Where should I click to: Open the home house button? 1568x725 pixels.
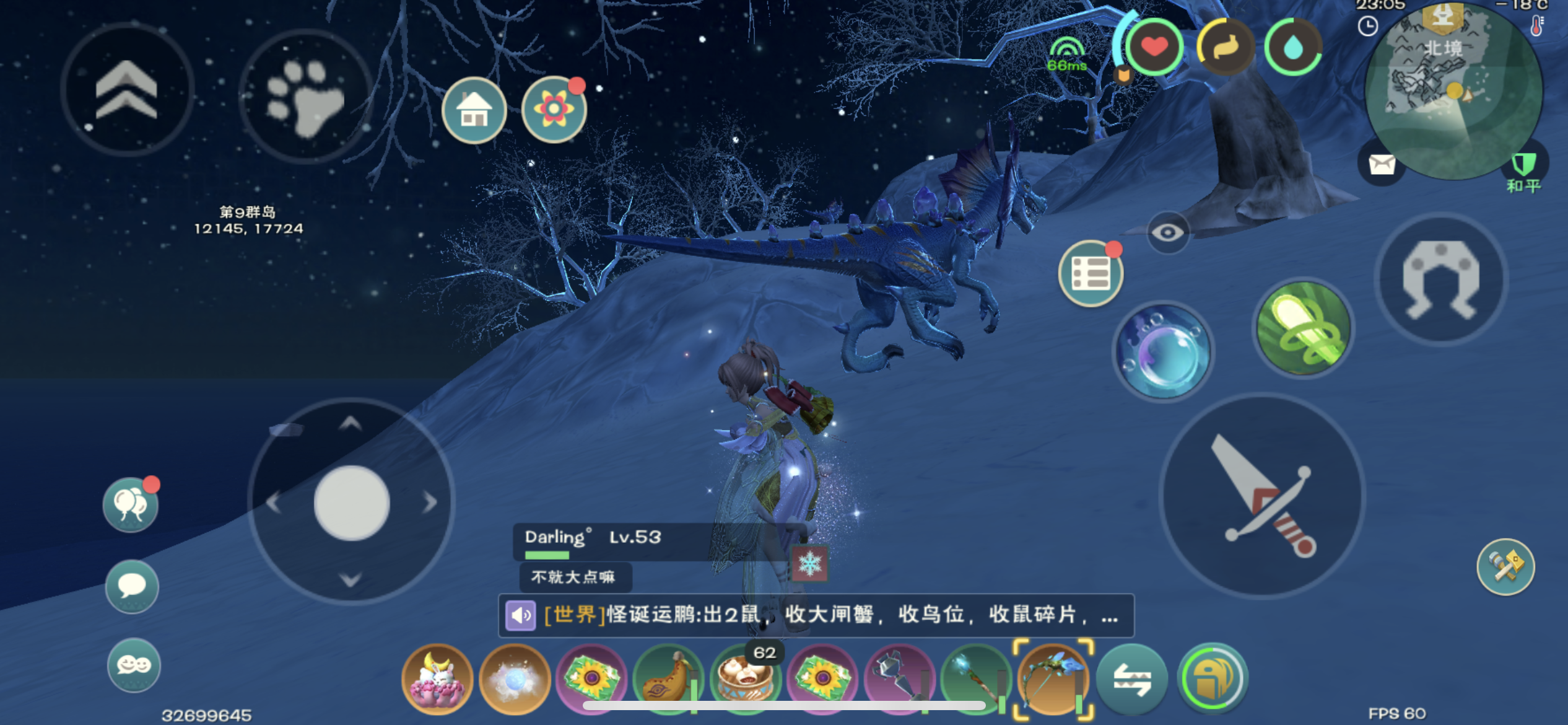pyautogui.click(x=474, y=110)
